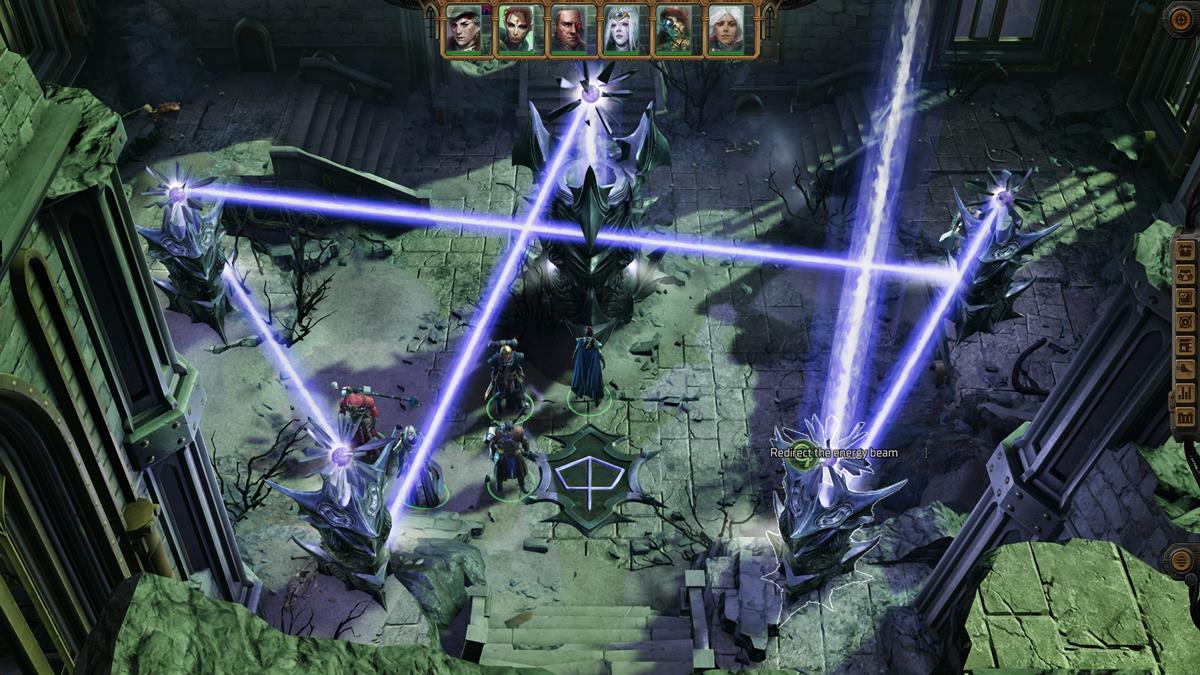Open the concentric circle target icon menu
This screenshot has width=1200, height=675.
click(1185, 321)
